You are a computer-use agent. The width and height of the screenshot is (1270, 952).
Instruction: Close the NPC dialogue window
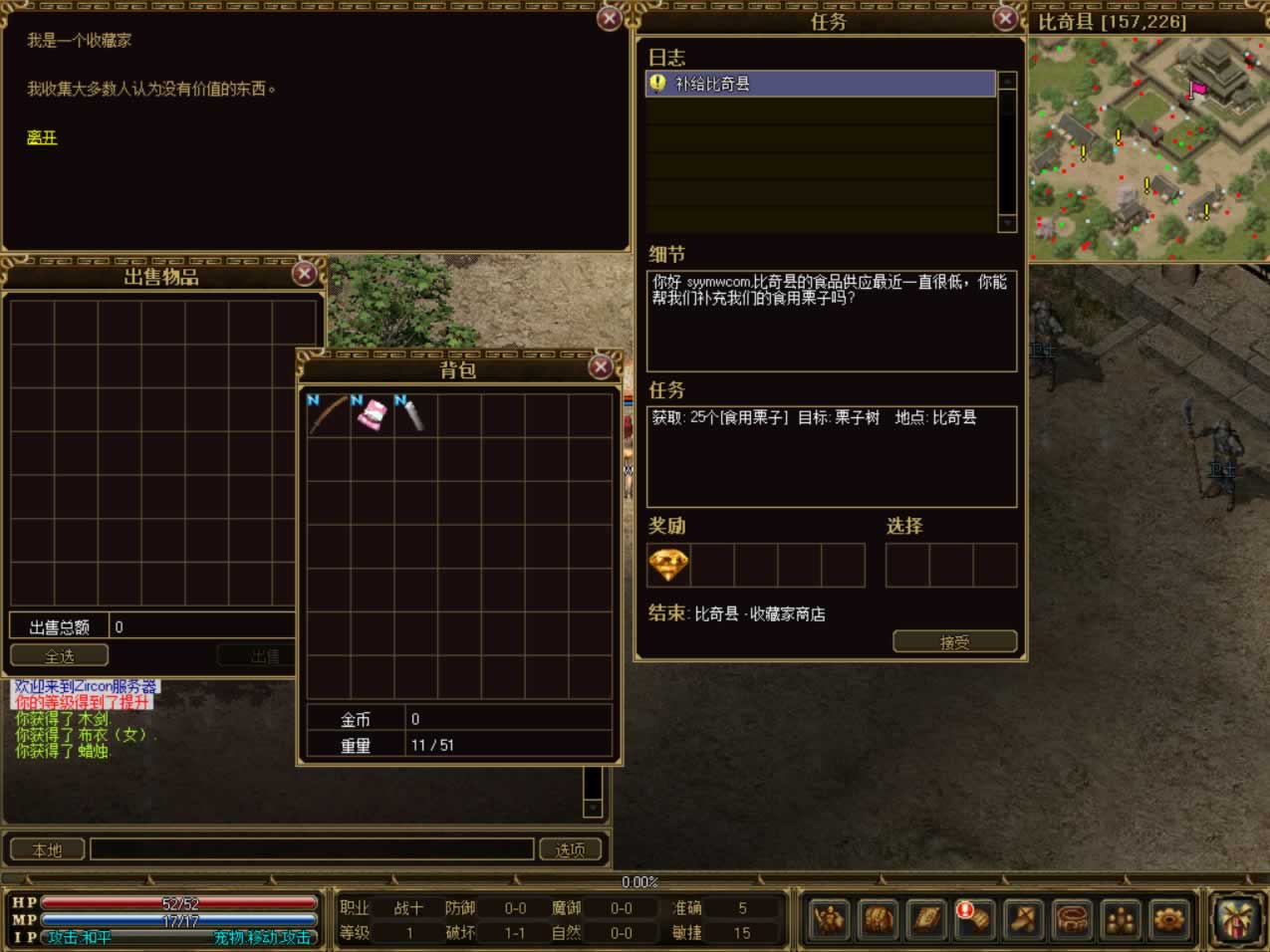(x=609, y=19)
